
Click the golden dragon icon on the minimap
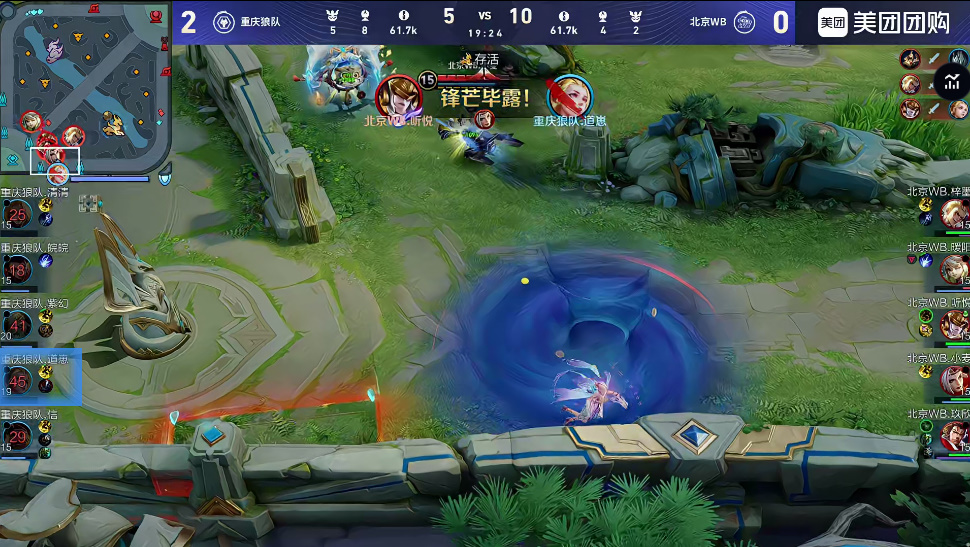click(114, 125)
